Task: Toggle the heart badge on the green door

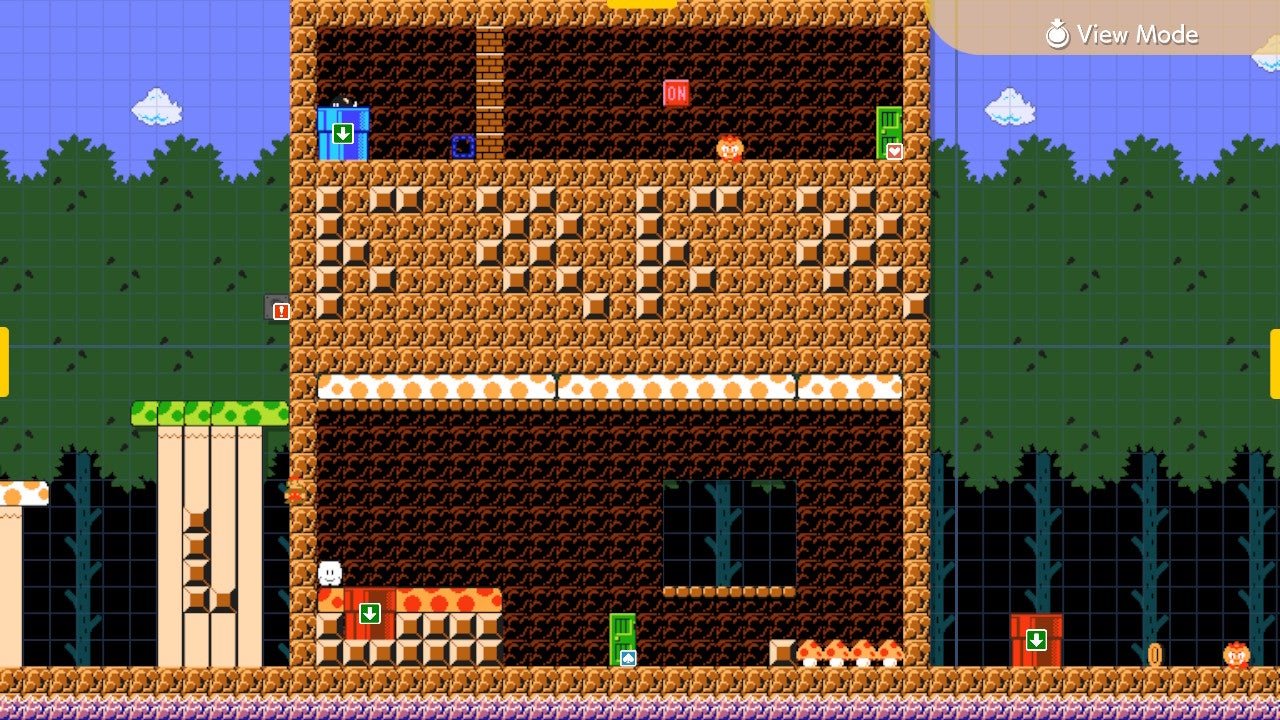Action: (895, 150)
